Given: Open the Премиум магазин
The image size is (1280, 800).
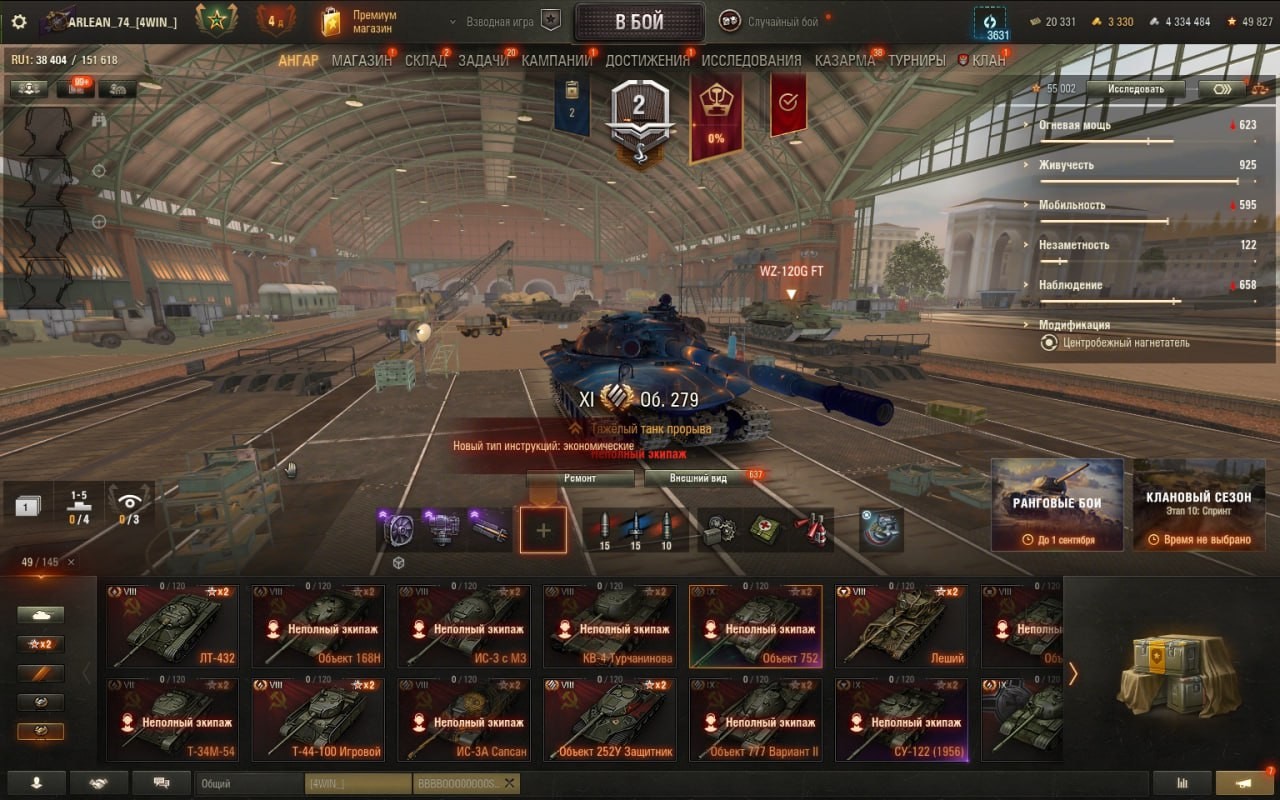Looking at the screenshot, I should (359, 22).
